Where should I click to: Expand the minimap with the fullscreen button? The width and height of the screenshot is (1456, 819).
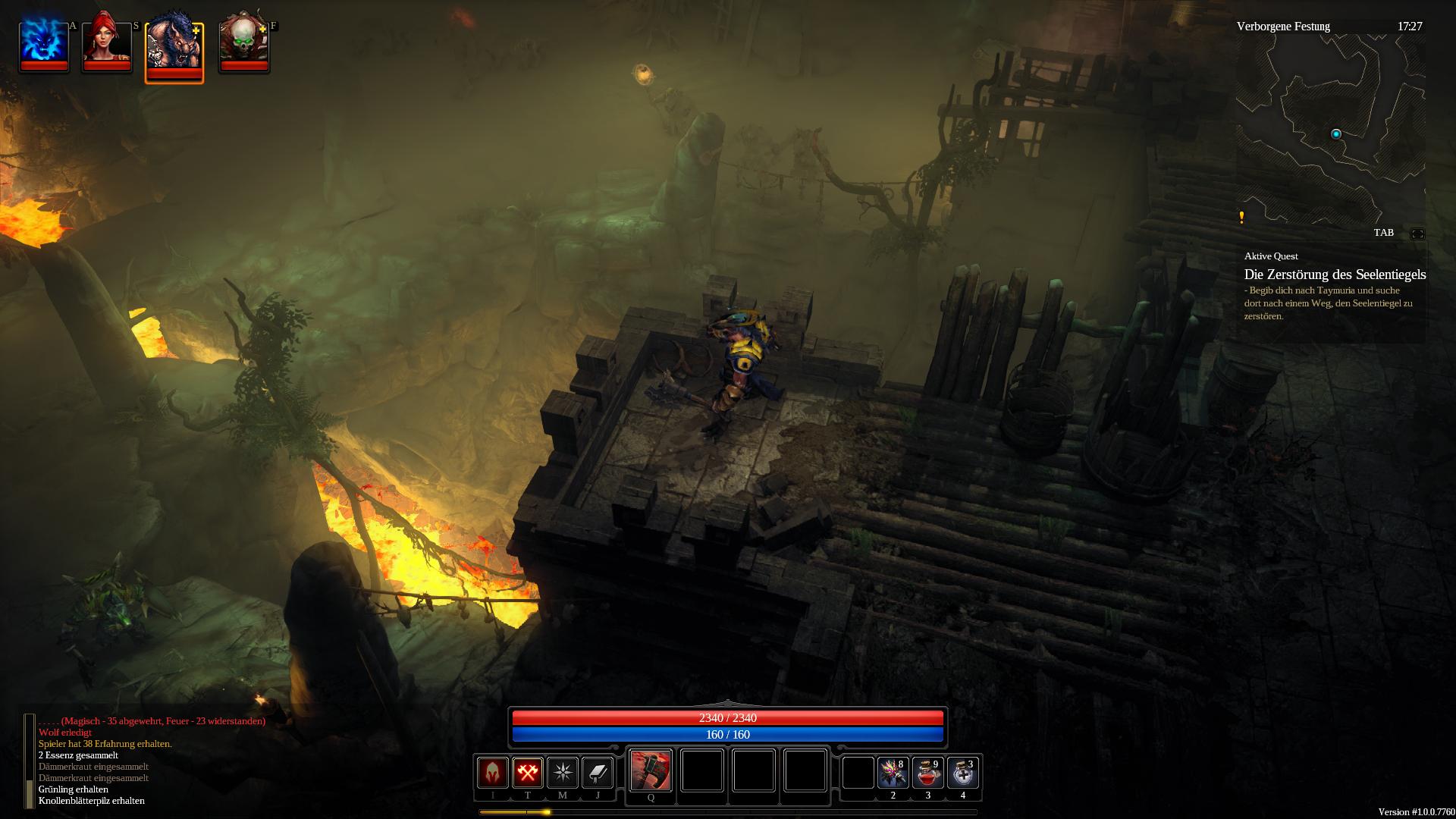coord(1417,234)
